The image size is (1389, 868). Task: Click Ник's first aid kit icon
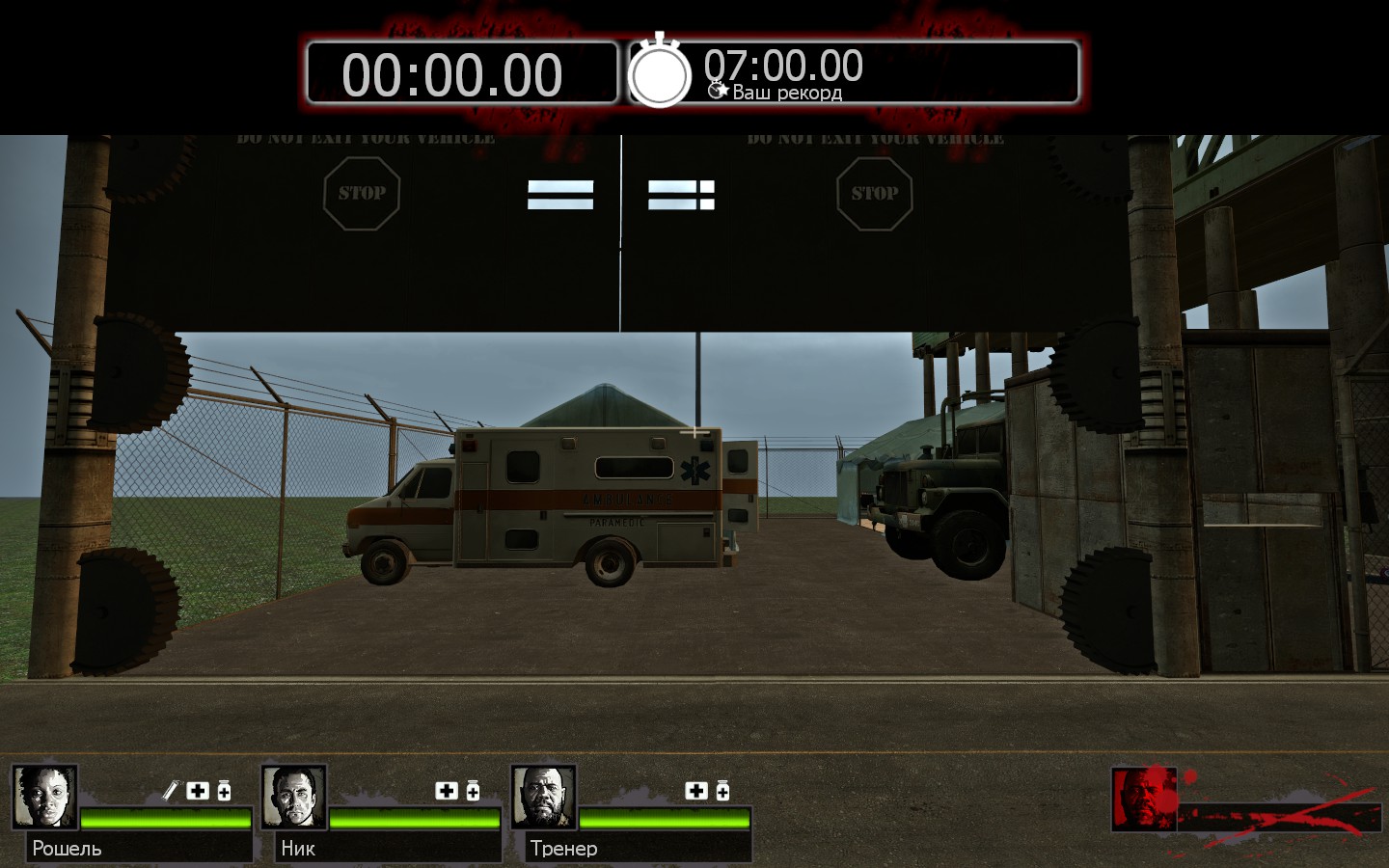[447, 791]
